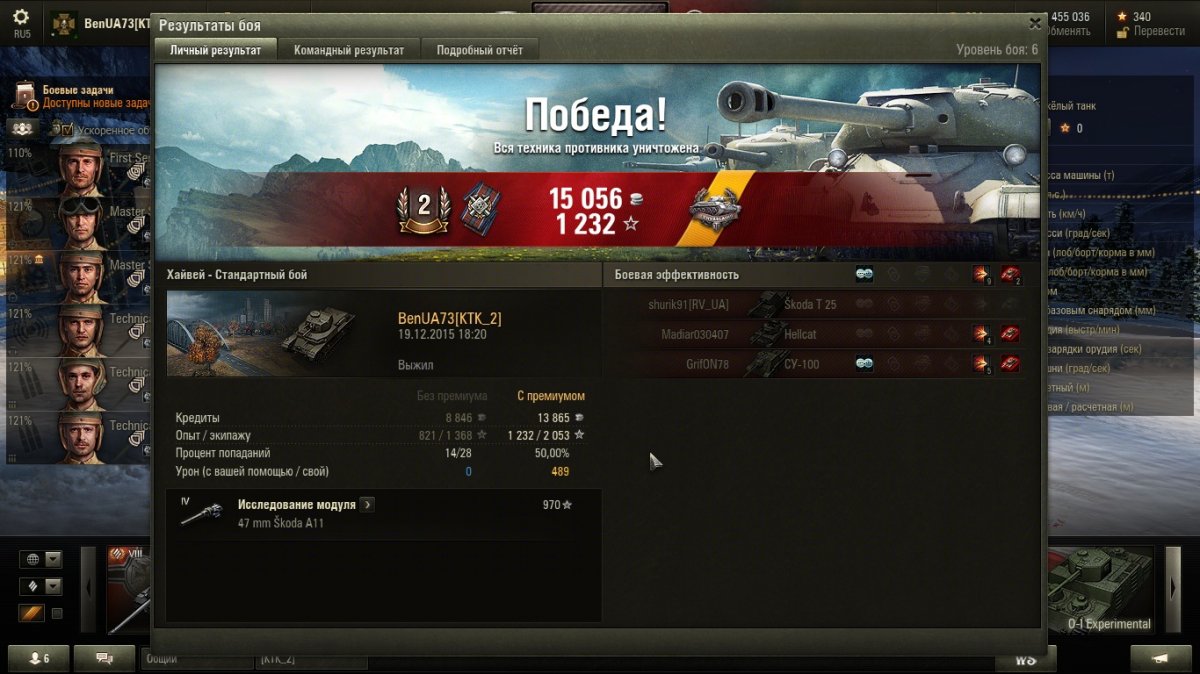The image size is (1200, 674).
Task: Open the settings gear menu
Action: pos(21,17)
